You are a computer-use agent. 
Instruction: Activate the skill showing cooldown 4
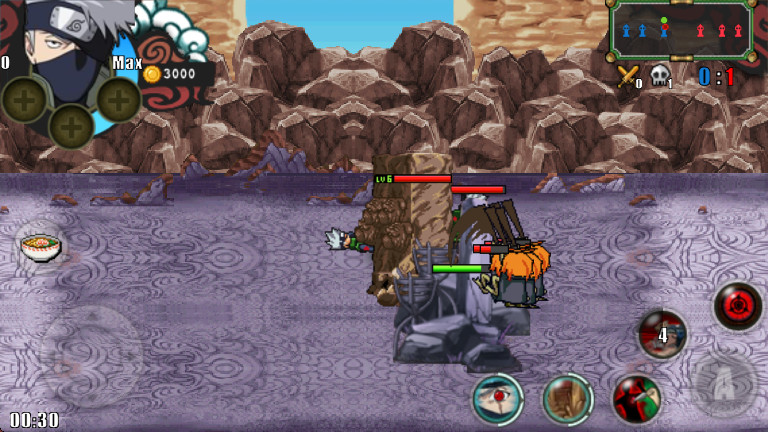(662, 334)
